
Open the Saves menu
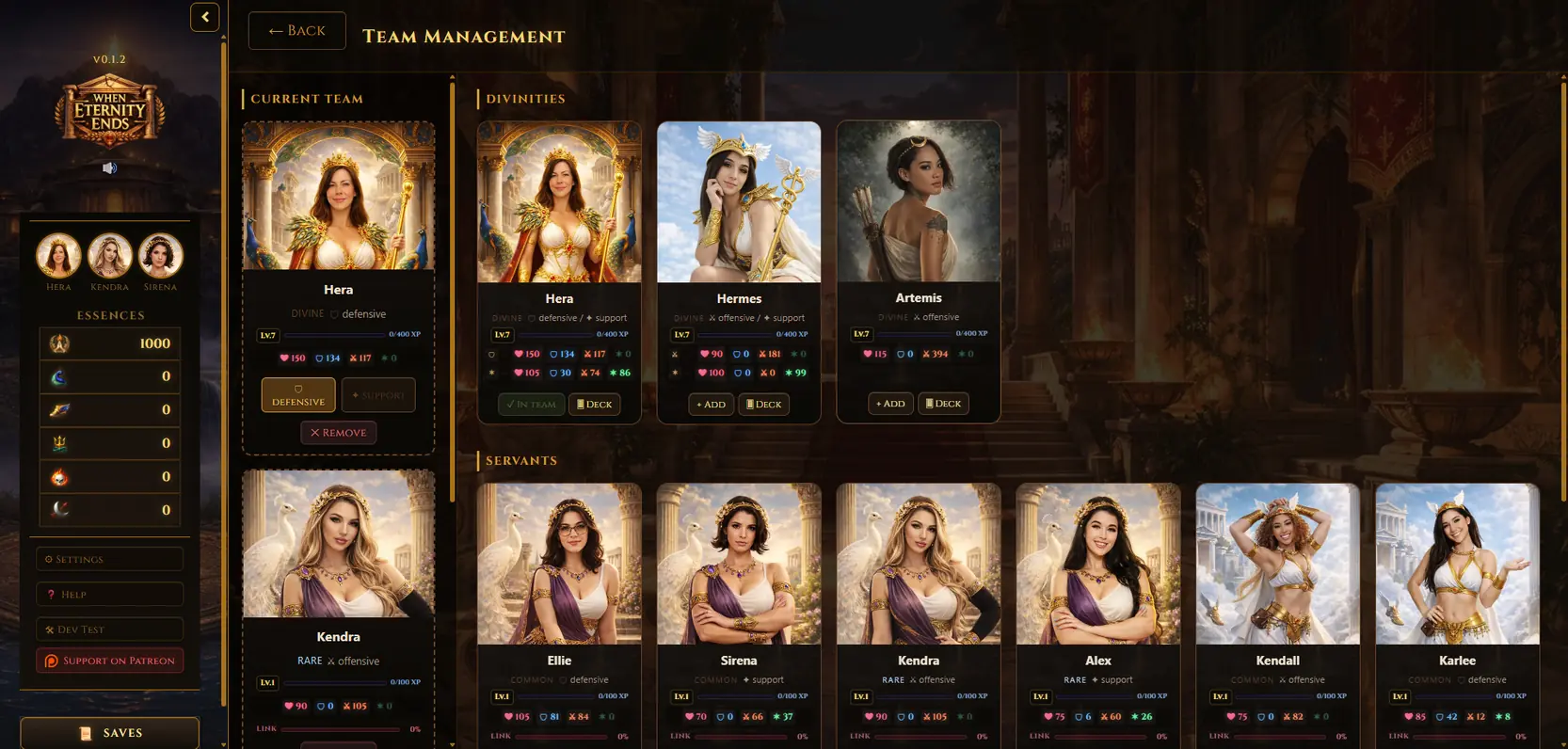(109, 733)
